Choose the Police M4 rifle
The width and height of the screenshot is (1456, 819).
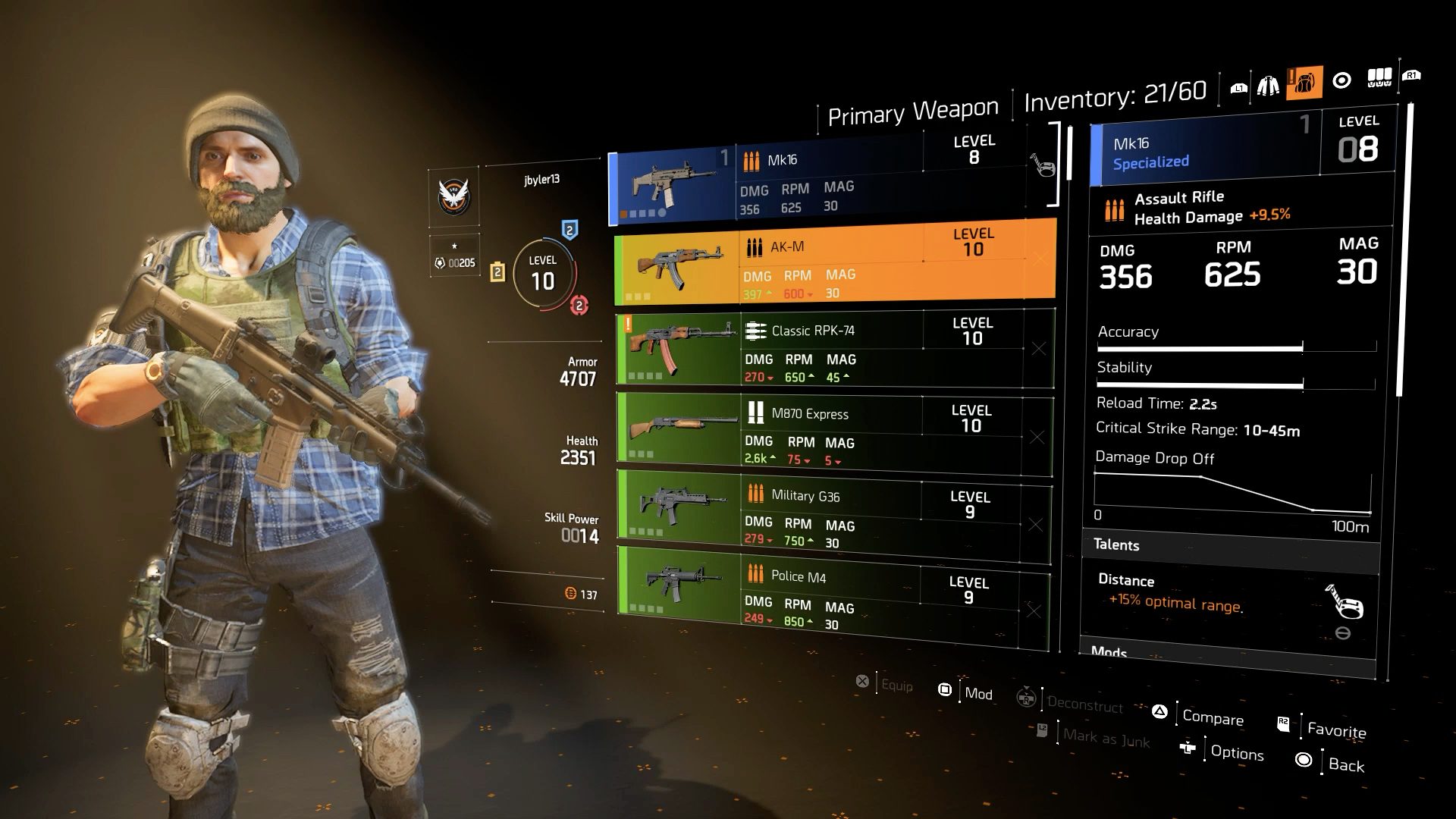pos(833,595)
